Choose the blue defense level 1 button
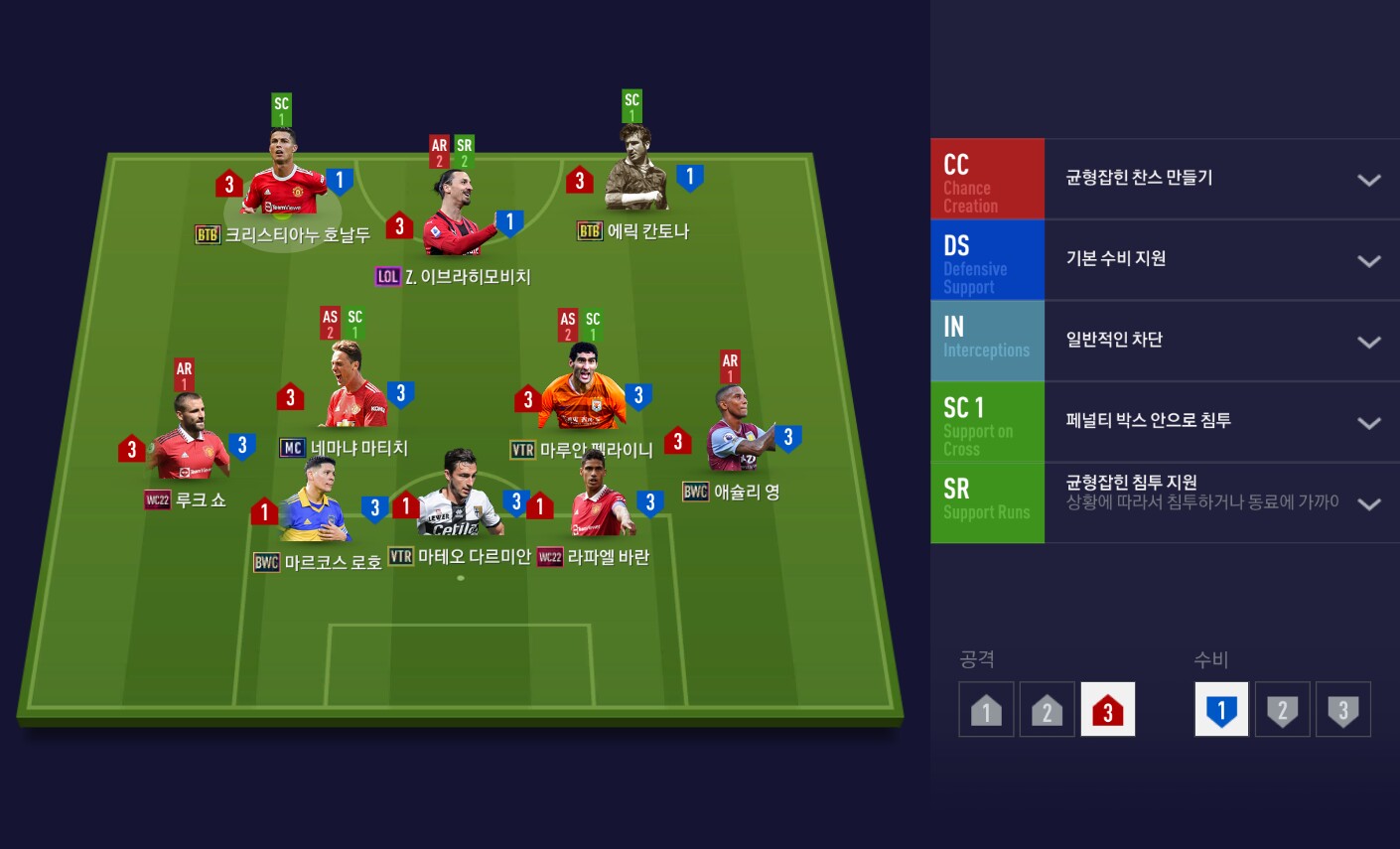The height and width of the screenshot is (849, 1400). pos(1221,709)
